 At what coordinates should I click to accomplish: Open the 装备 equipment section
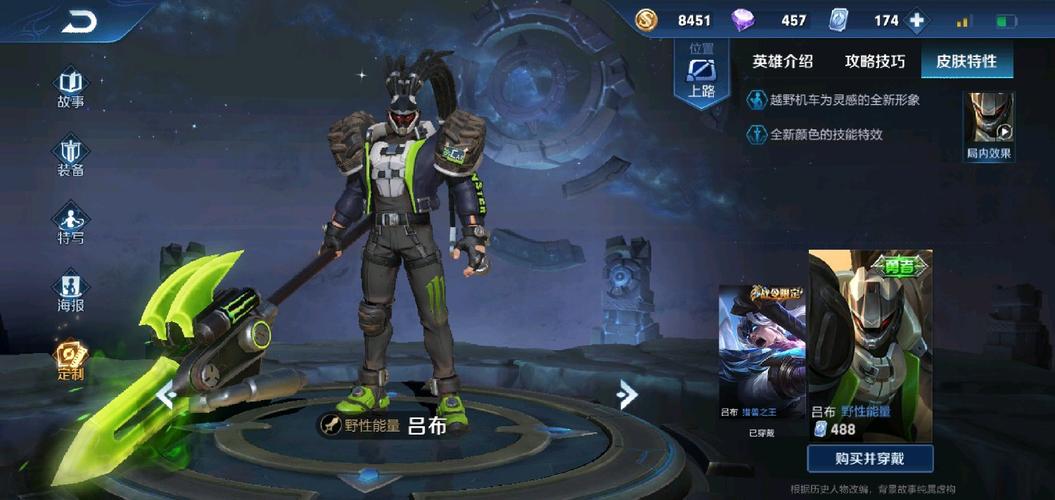tap(70, 156)
